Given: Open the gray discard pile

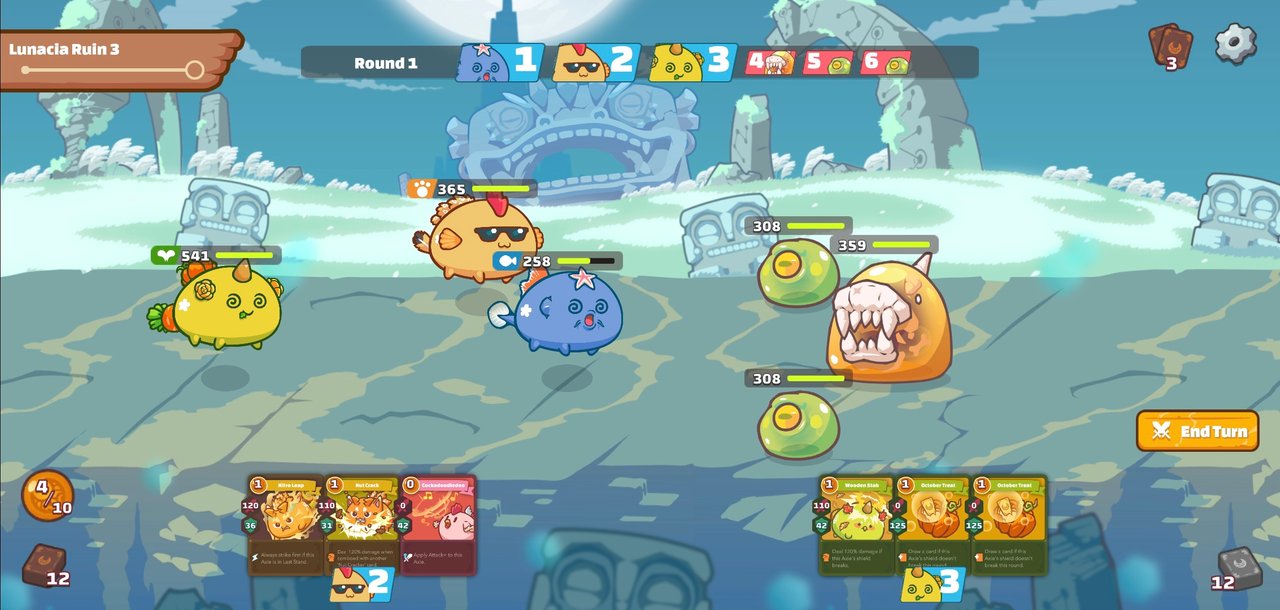Looking at the screenshot, I should (1239, 567).
